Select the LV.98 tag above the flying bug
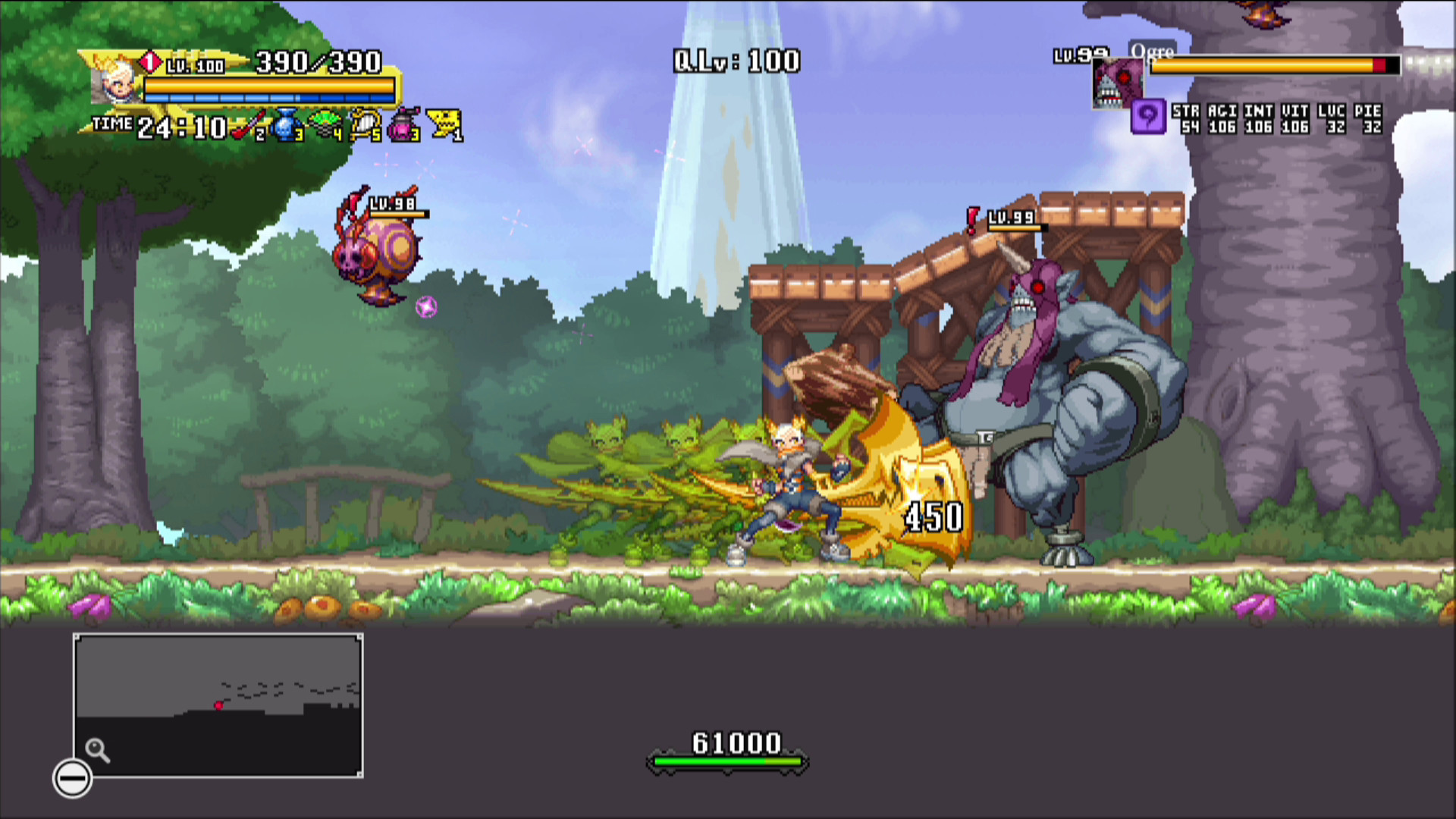Image resolution: width=1456 pixels, height=819 pixels. click(391, 203)
